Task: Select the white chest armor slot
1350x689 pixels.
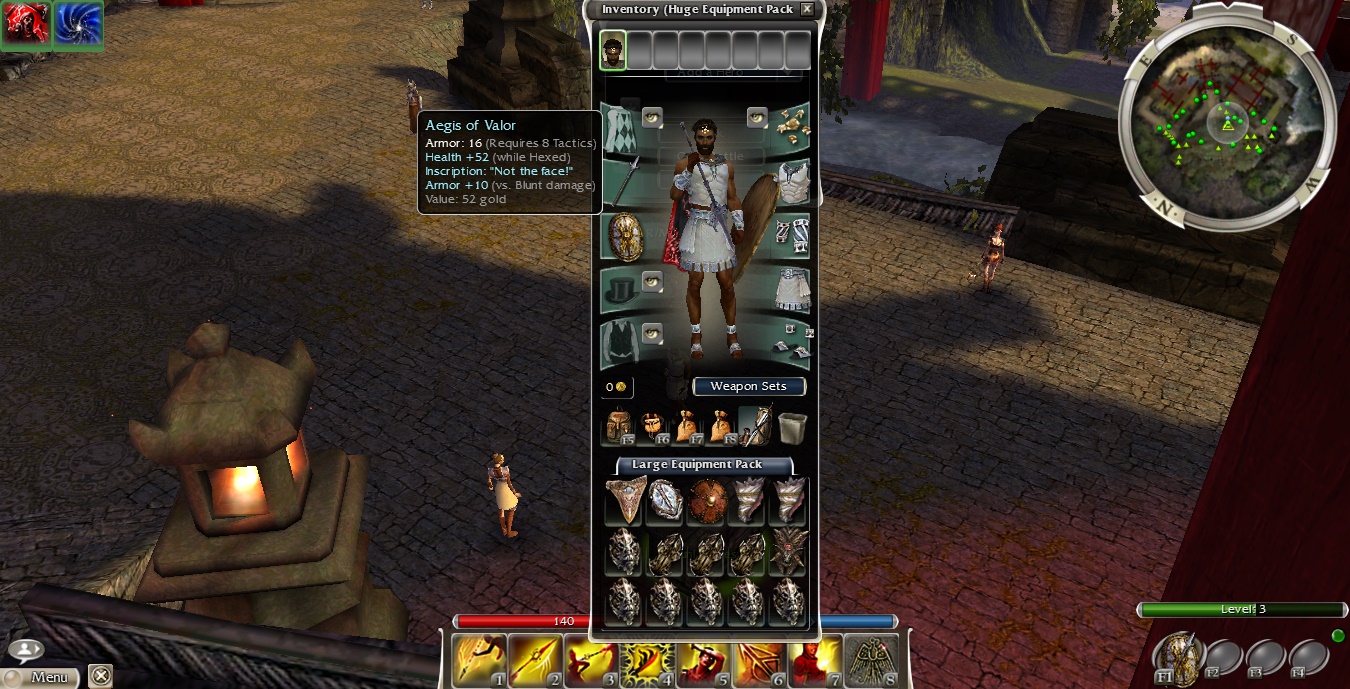Action: pos(792,182)
